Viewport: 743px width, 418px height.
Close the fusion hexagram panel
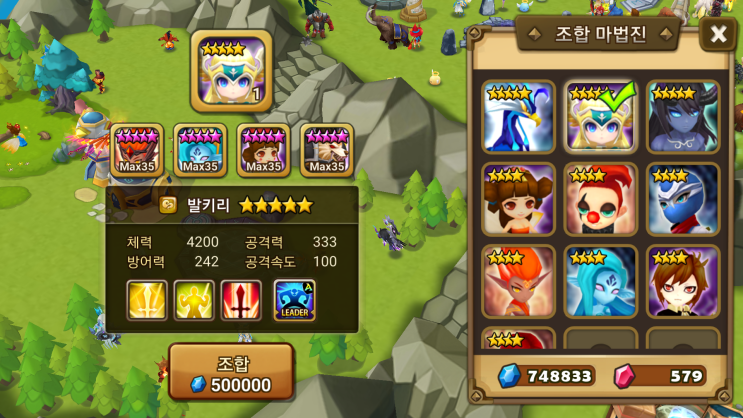tap(718, 35)
